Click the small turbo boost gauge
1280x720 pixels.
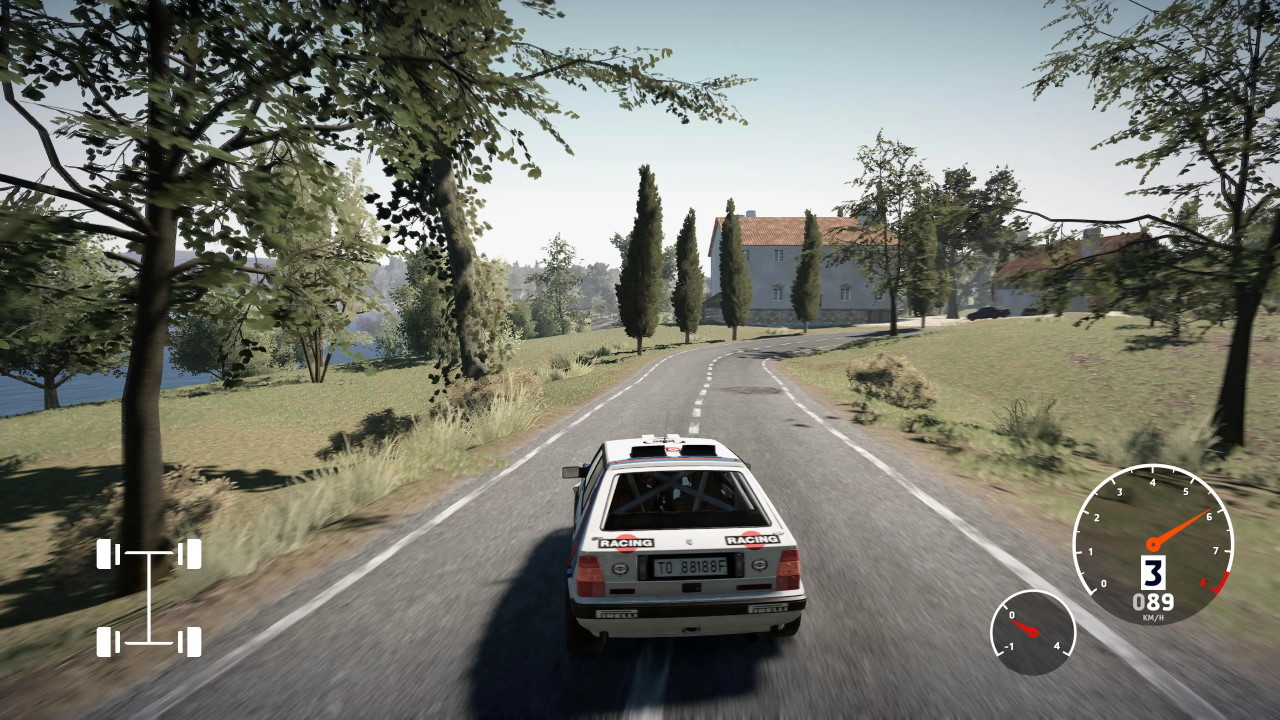point(1032,632)
